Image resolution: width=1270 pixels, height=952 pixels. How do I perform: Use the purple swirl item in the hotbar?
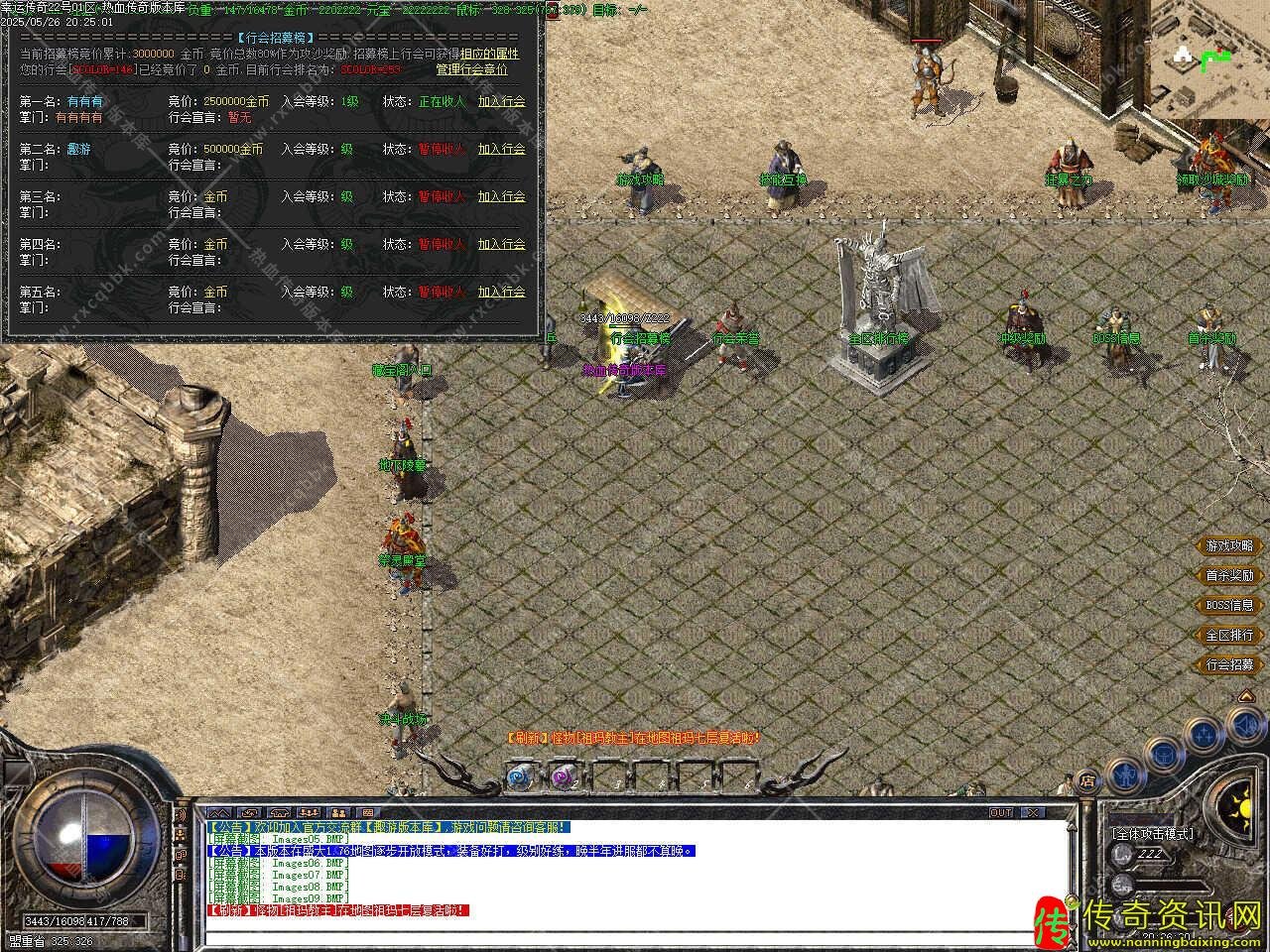click(563, 776)
